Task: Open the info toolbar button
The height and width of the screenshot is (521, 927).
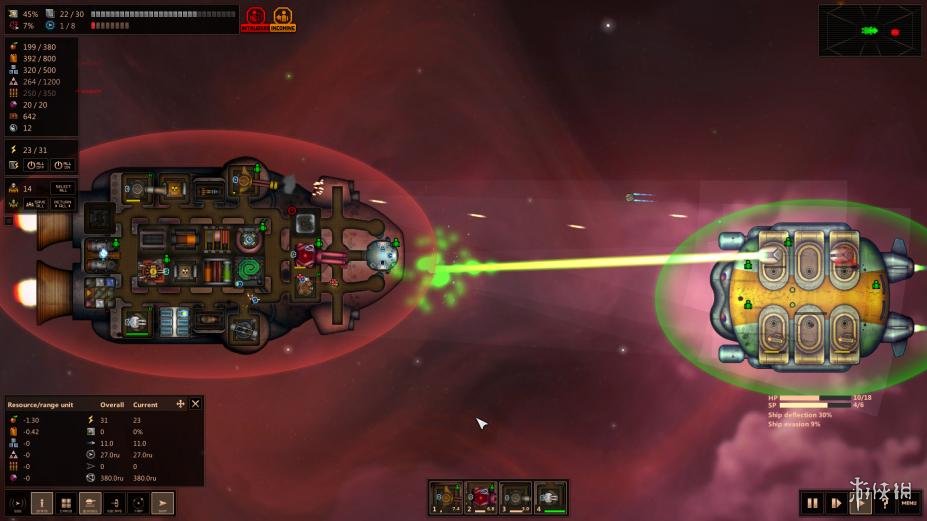Action: (42, 503)
